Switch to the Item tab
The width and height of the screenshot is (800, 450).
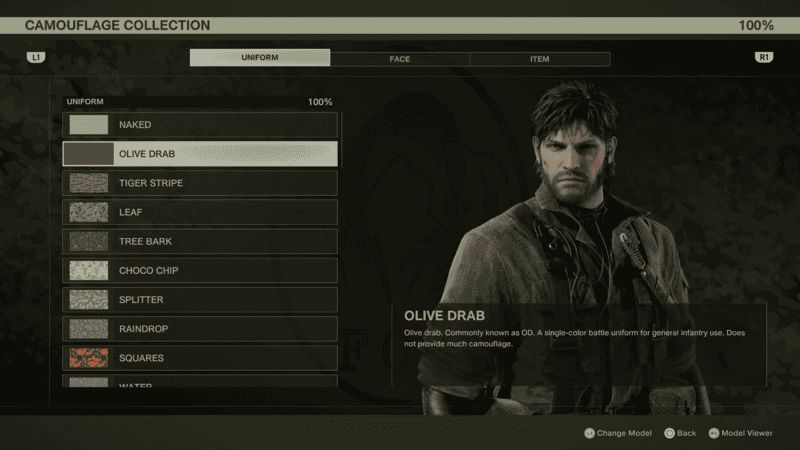point(540,59)
